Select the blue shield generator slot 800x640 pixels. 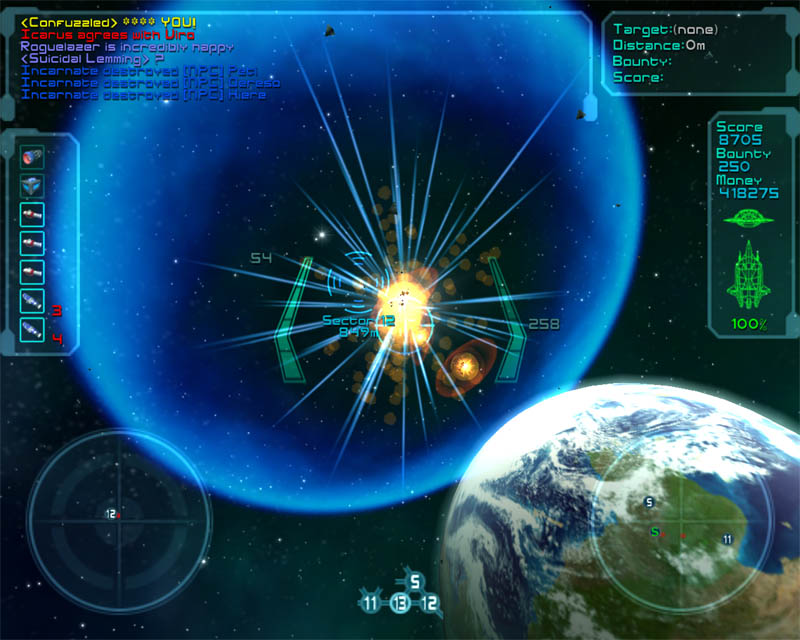point(30,186)
